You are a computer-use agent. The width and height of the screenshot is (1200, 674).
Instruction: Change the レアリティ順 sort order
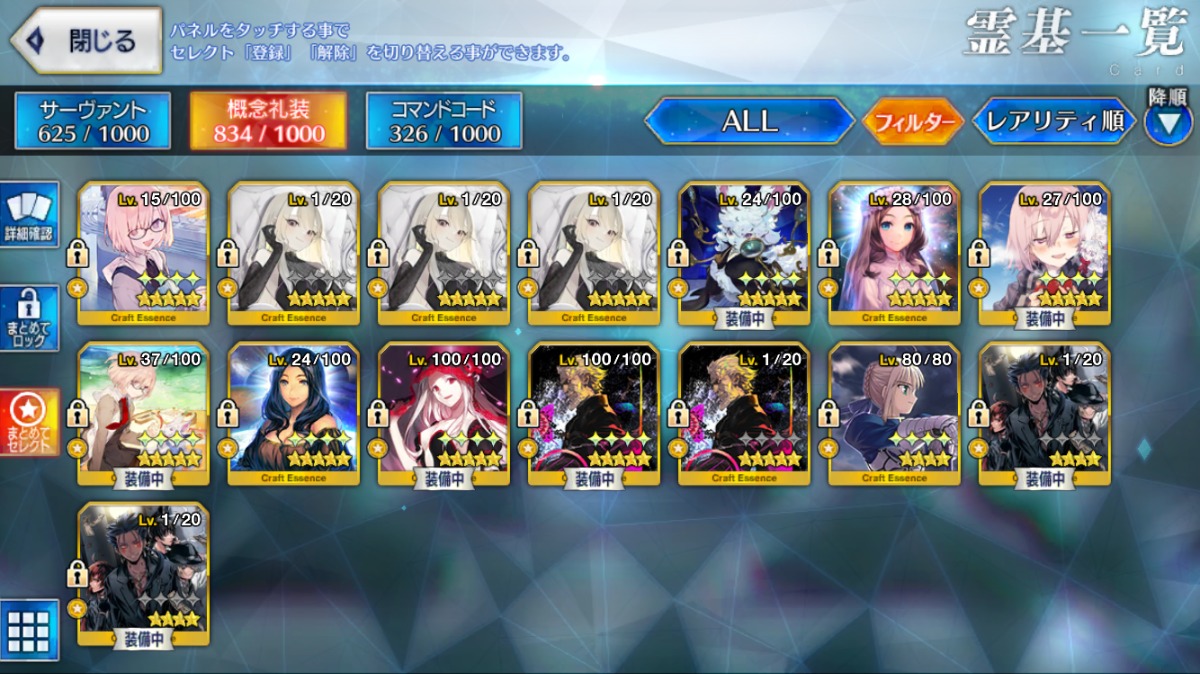[1054, 122]
